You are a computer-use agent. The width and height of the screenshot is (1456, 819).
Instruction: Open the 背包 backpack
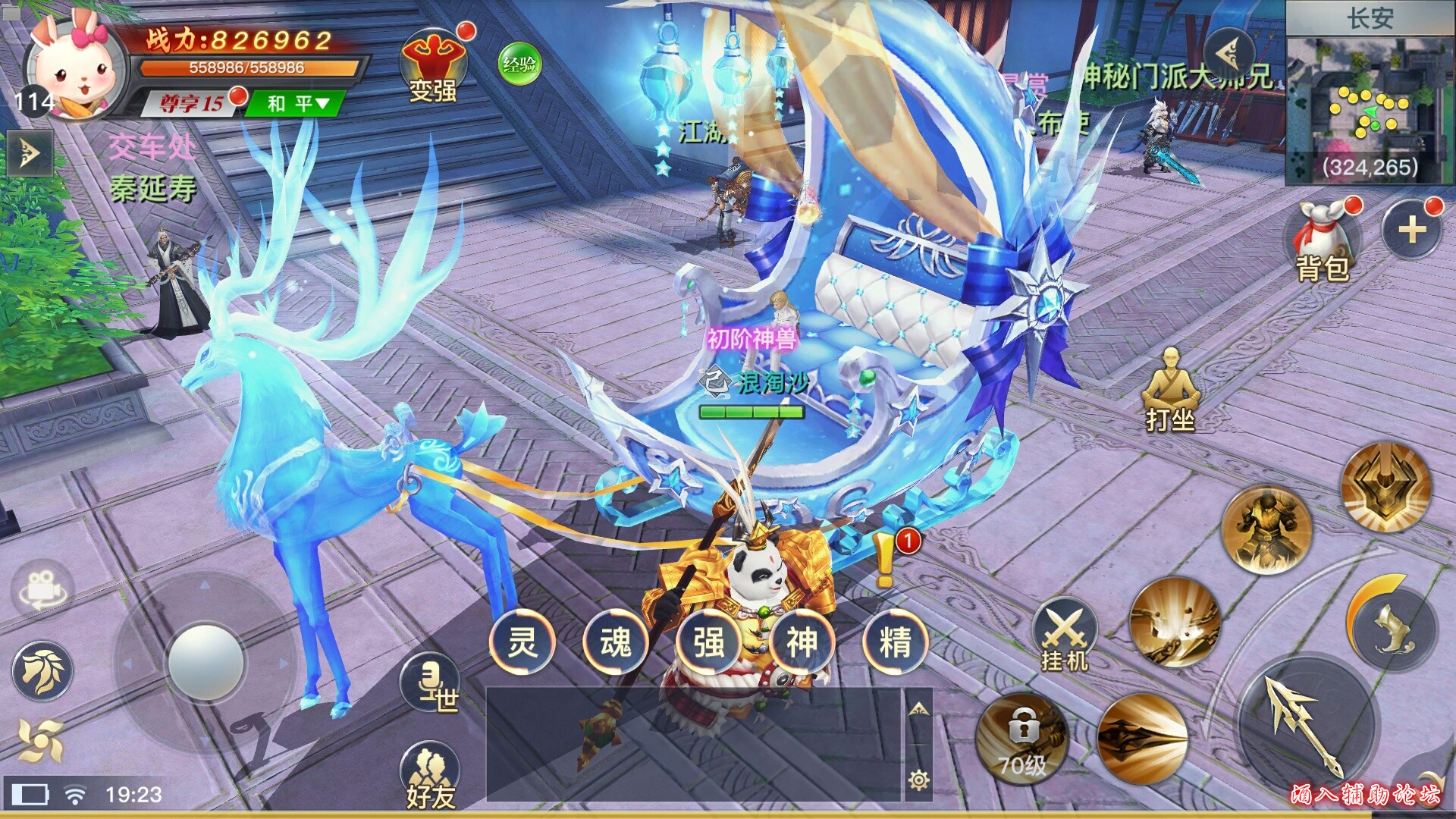coord(1323,243)
